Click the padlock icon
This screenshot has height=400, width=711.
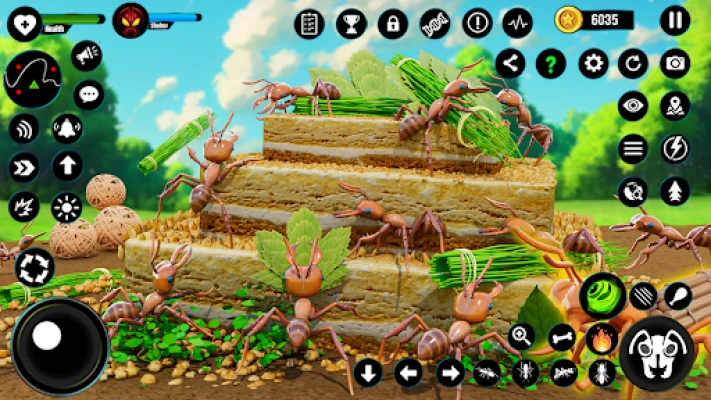pos(392,23)
